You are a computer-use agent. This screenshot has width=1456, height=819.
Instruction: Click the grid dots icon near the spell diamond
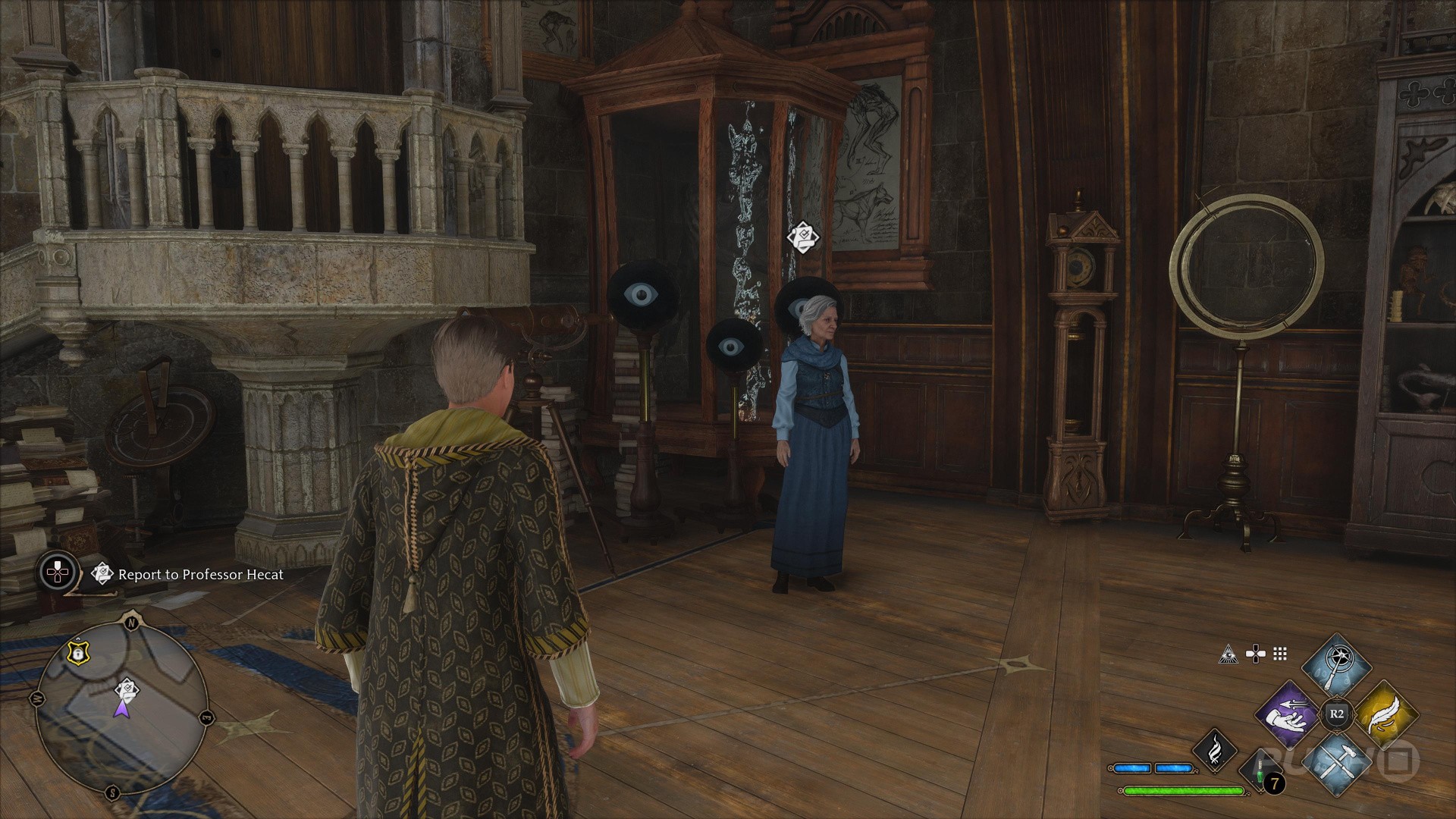[1279, 654]
